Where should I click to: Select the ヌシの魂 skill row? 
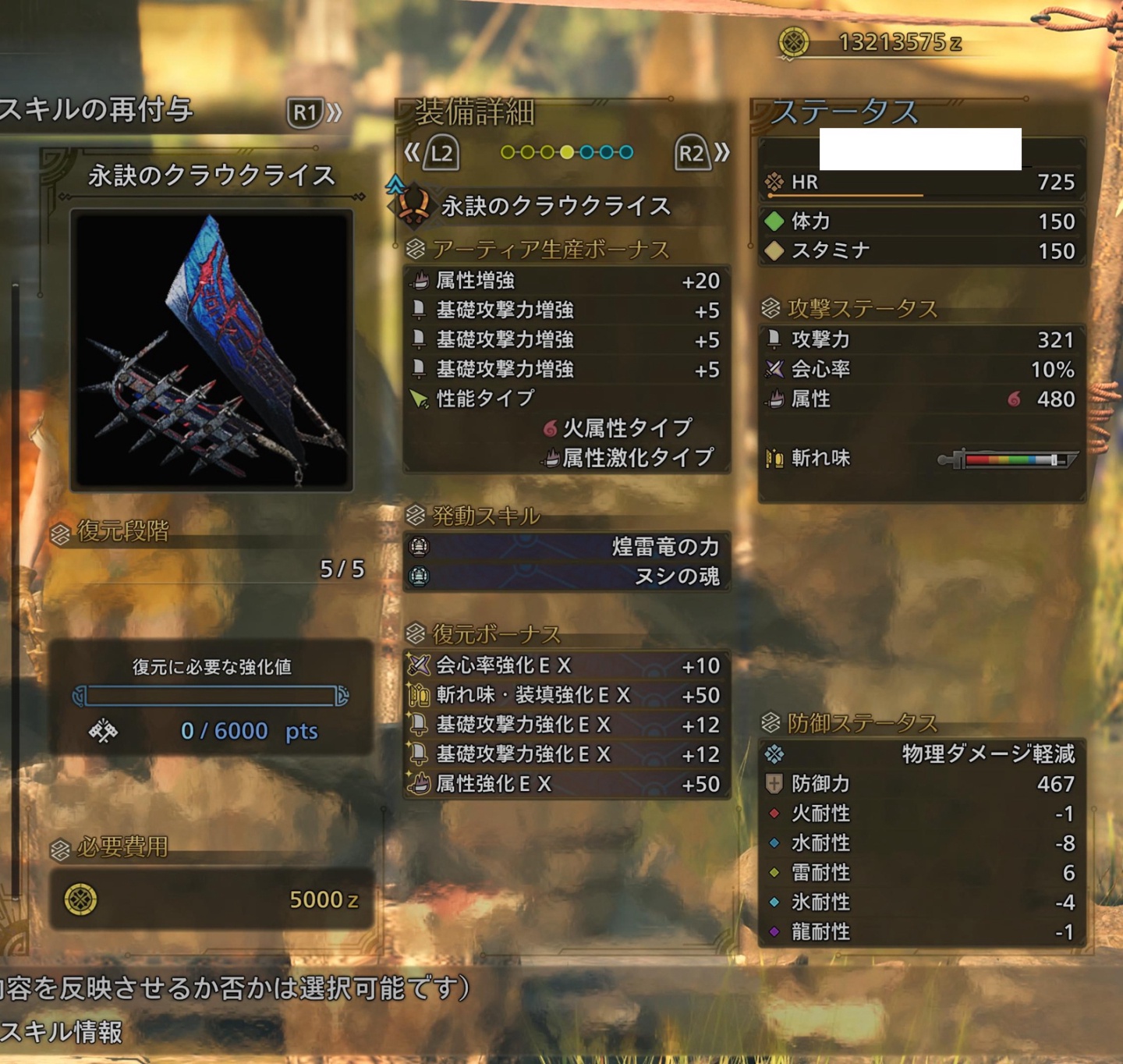click(567, 576)
